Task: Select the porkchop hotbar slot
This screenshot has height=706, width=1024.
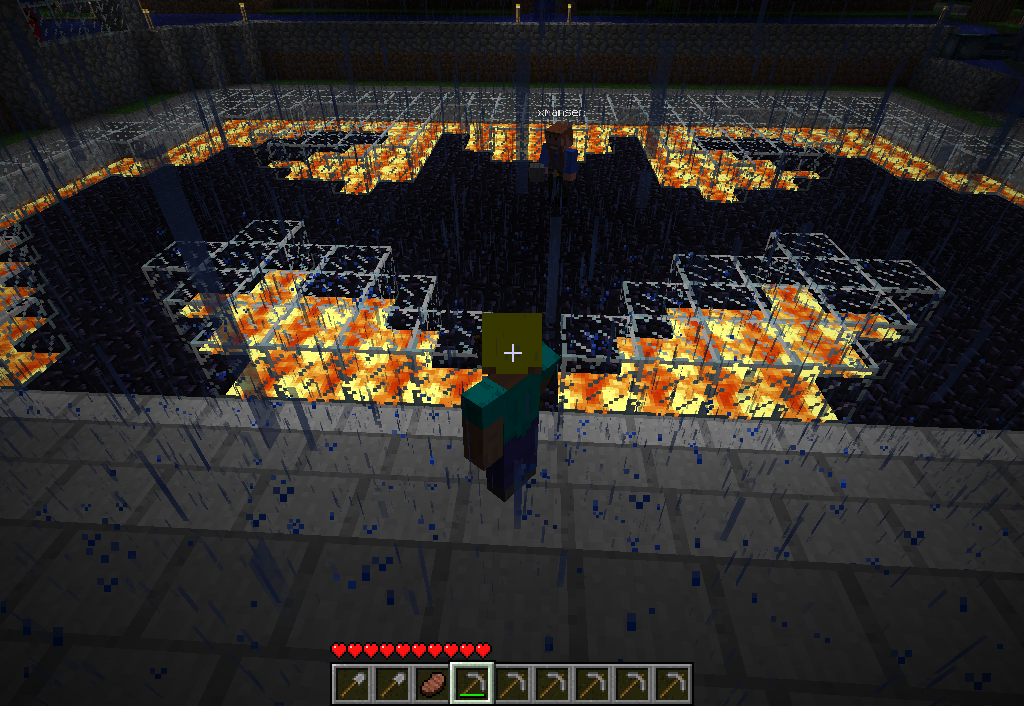Action: click(431, 684)
